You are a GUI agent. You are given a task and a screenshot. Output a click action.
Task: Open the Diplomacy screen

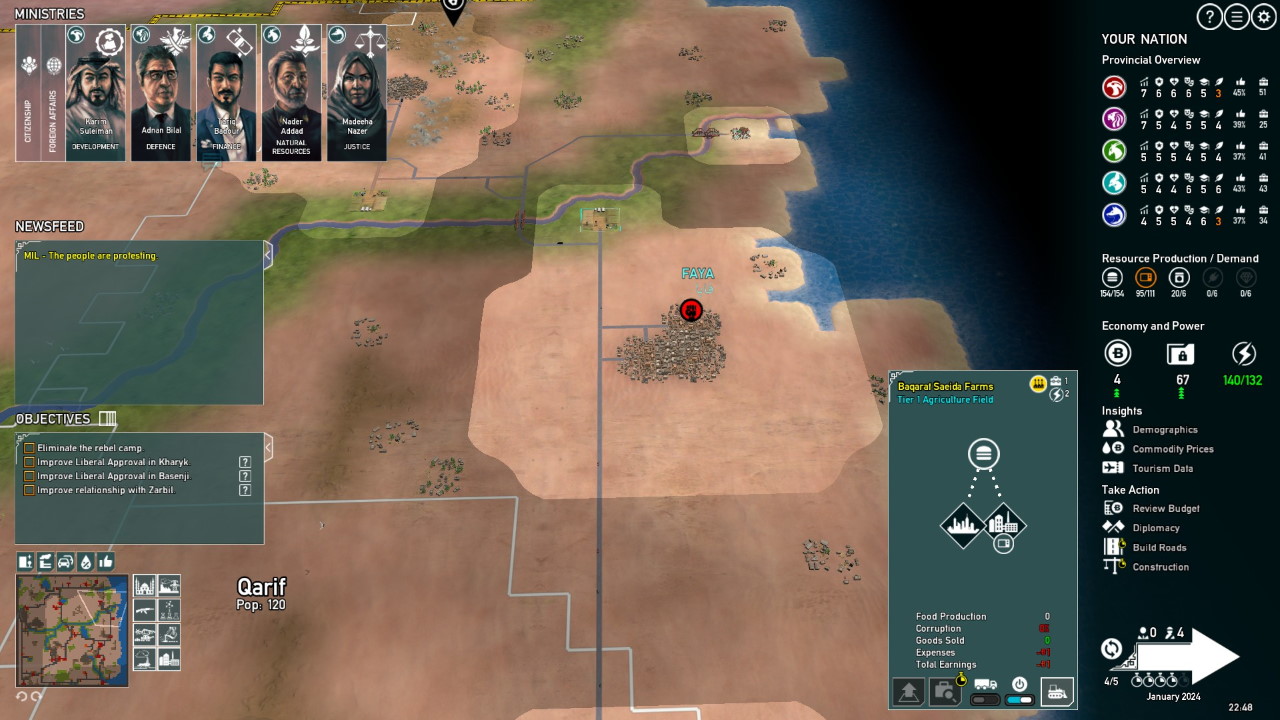coord(1155,528)
